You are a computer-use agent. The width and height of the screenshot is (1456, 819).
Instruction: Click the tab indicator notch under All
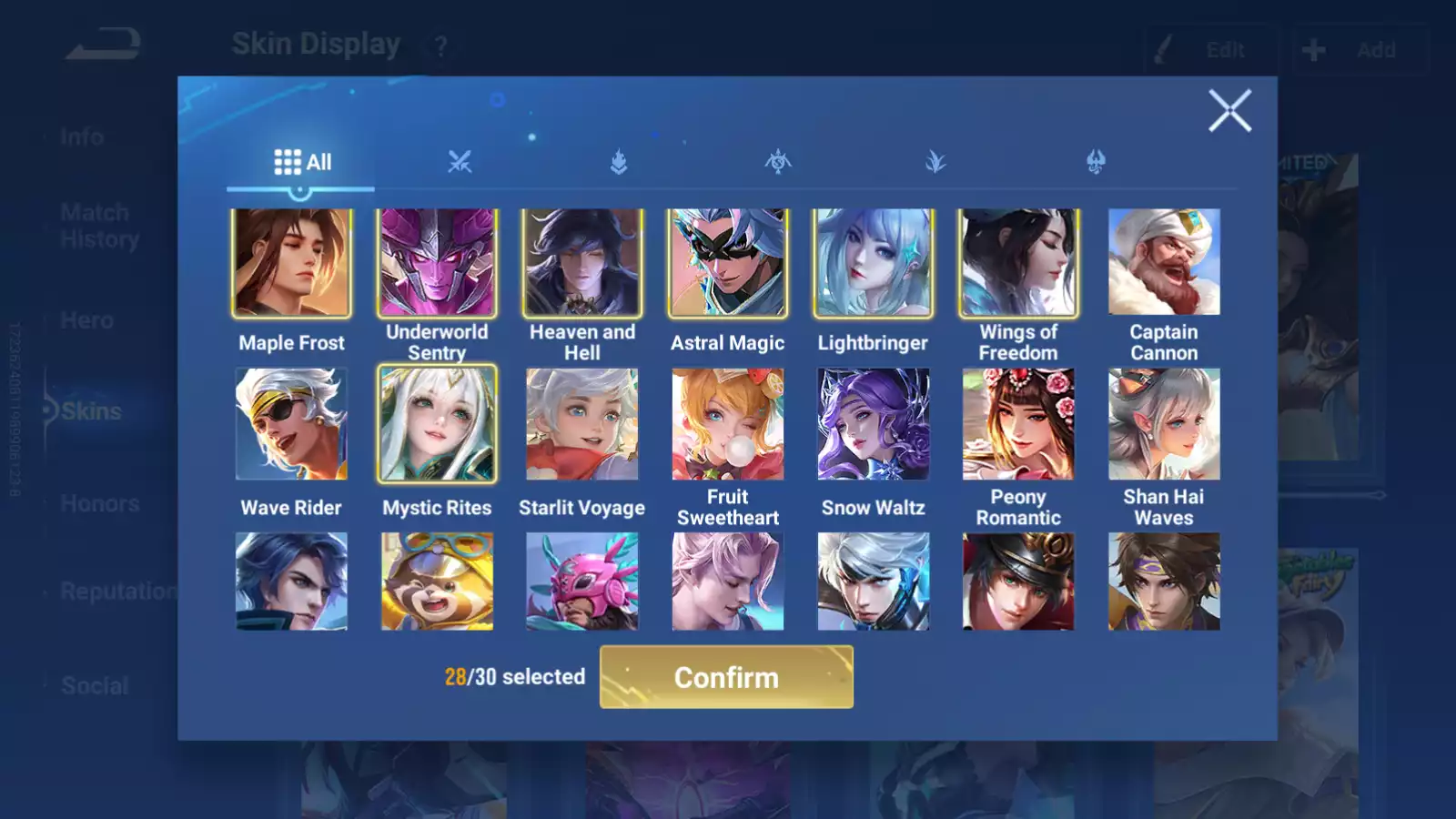click(300, 191)
